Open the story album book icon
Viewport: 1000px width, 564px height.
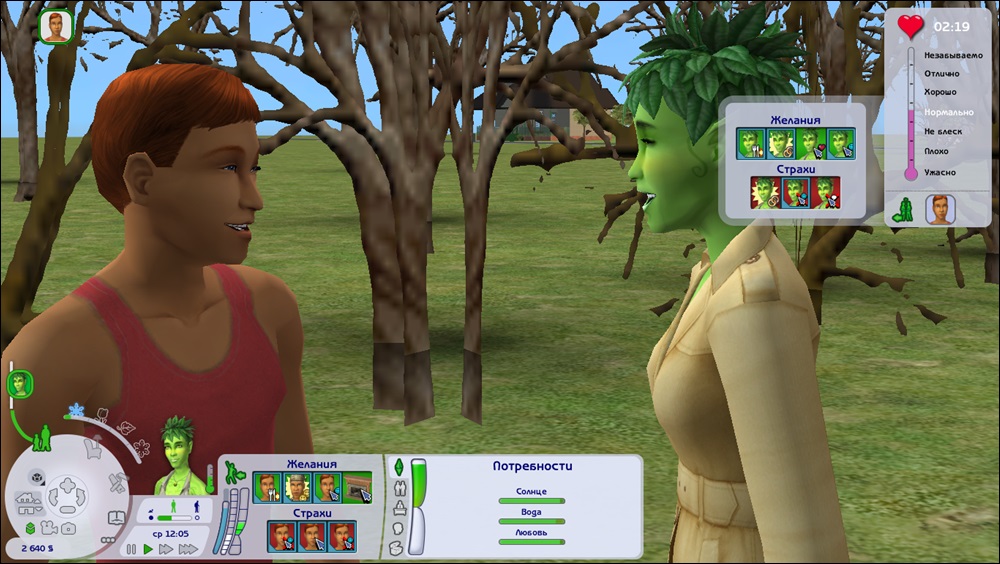pyautogui.click(x=115, y=518)
